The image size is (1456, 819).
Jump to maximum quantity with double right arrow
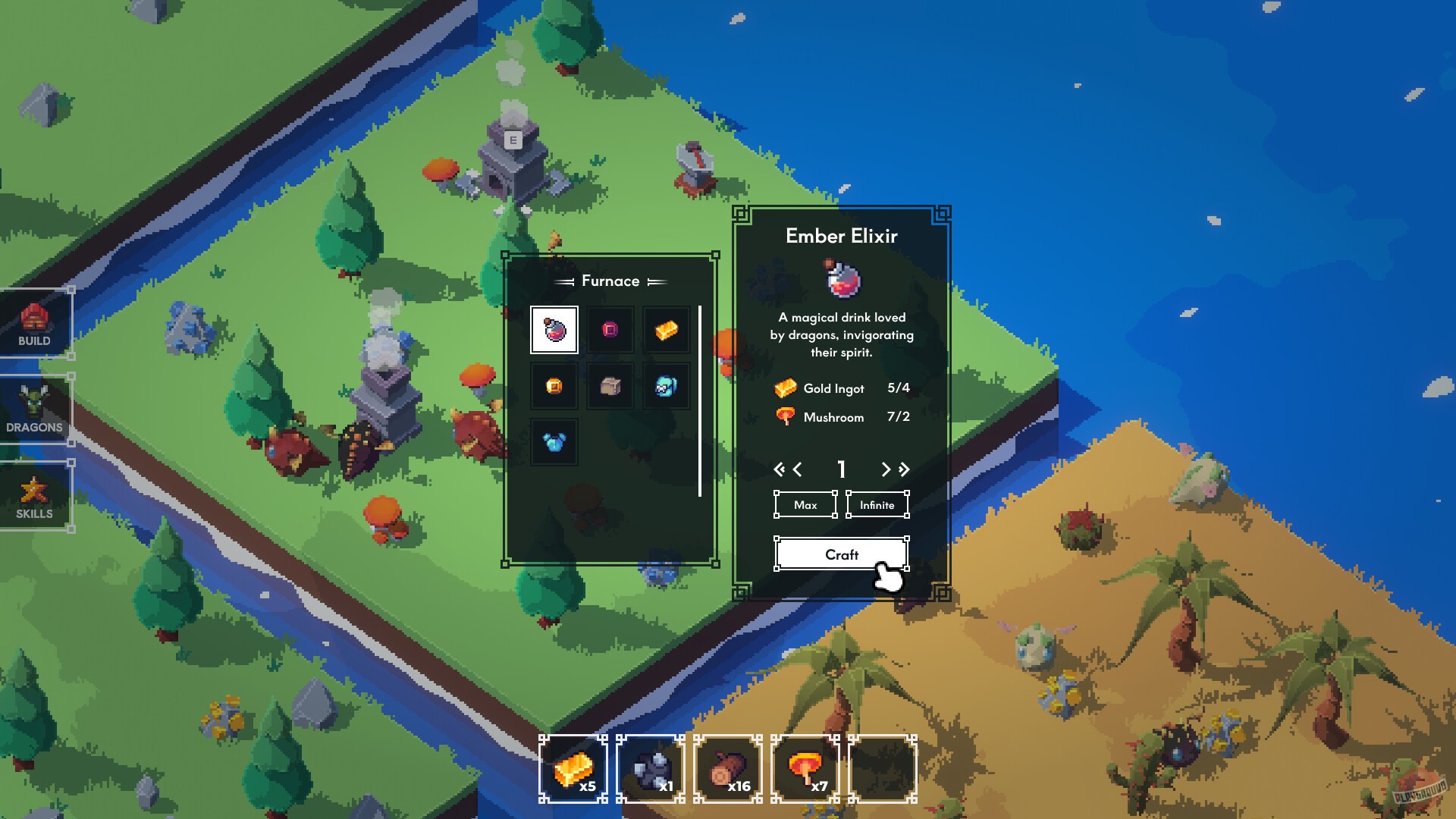(x=903, y=469)
